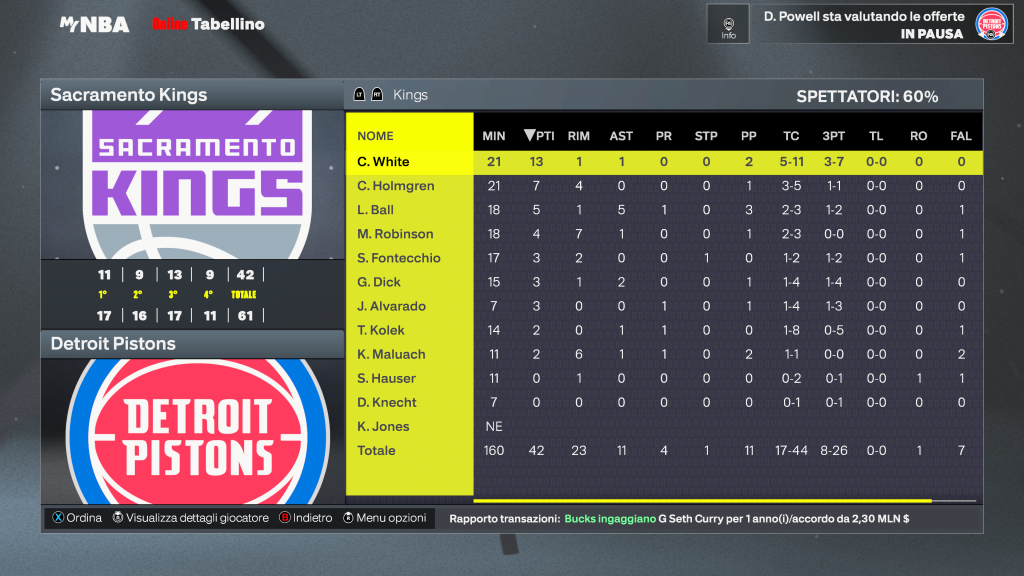1024x576 pixels.
Task: Sort players by MIN column header
Action: click(x=494, y=136)
